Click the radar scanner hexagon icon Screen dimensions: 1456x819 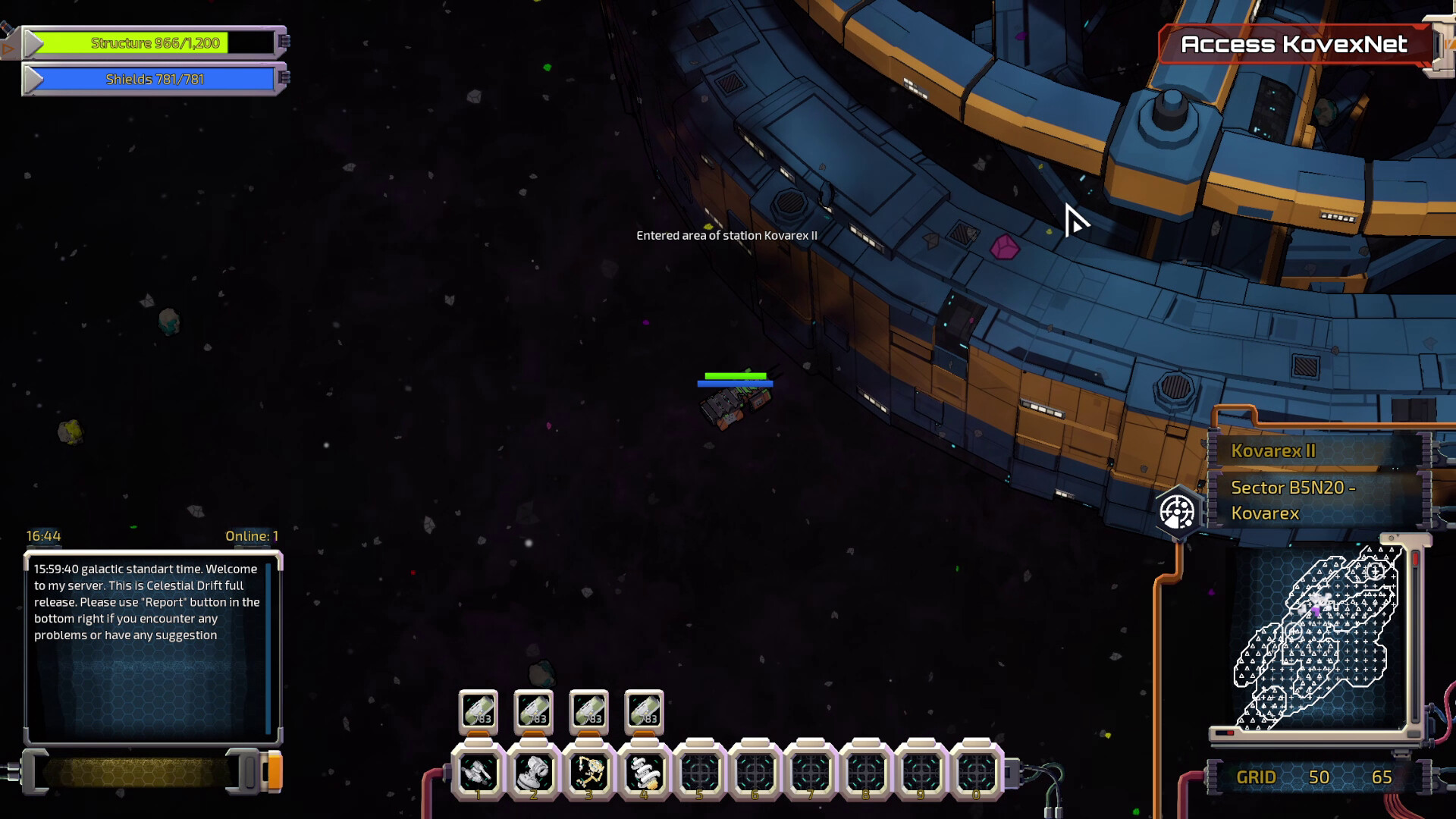tap(1177, 513)
